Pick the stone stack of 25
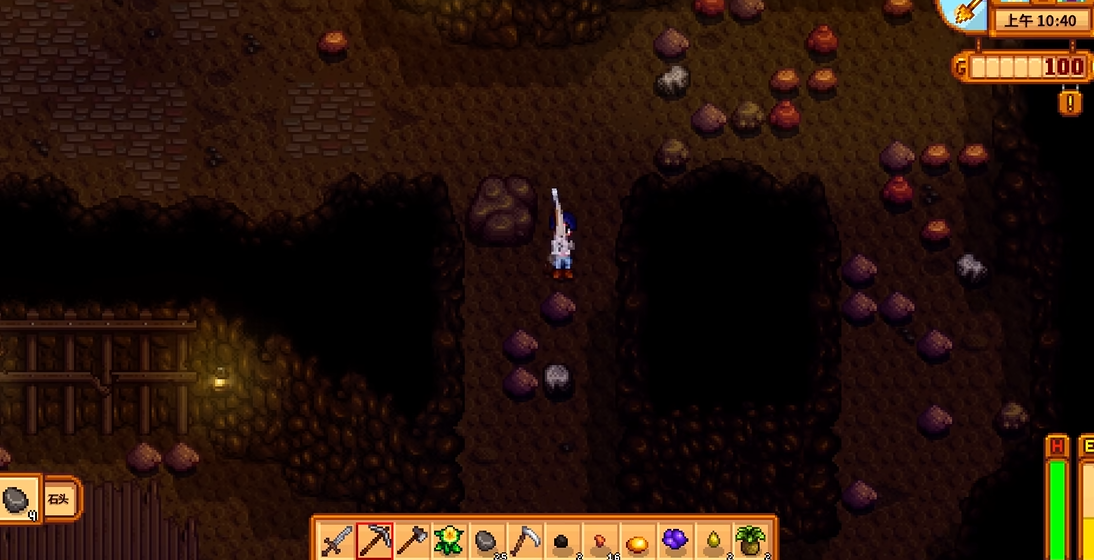This screenshot has width=1094, height=560. (x=487, y=541)
